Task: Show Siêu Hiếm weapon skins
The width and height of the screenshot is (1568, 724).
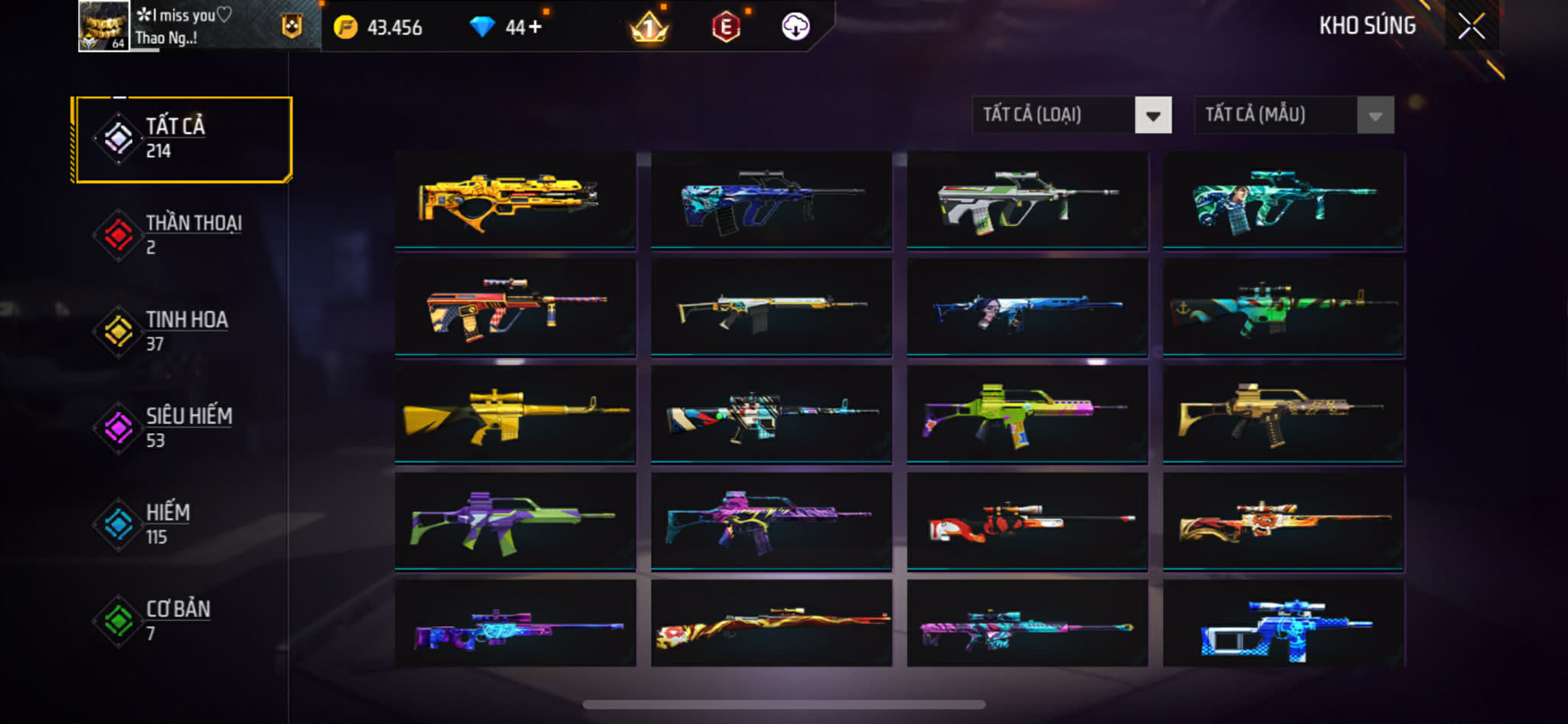Action: coord(182,428)
